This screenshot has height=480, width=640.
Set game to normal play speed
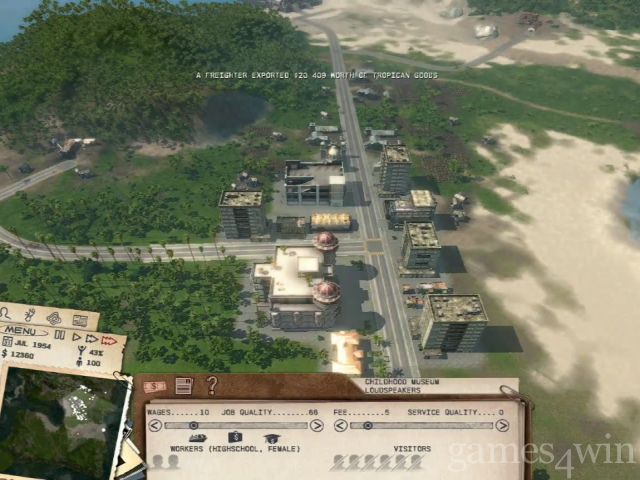75,337
